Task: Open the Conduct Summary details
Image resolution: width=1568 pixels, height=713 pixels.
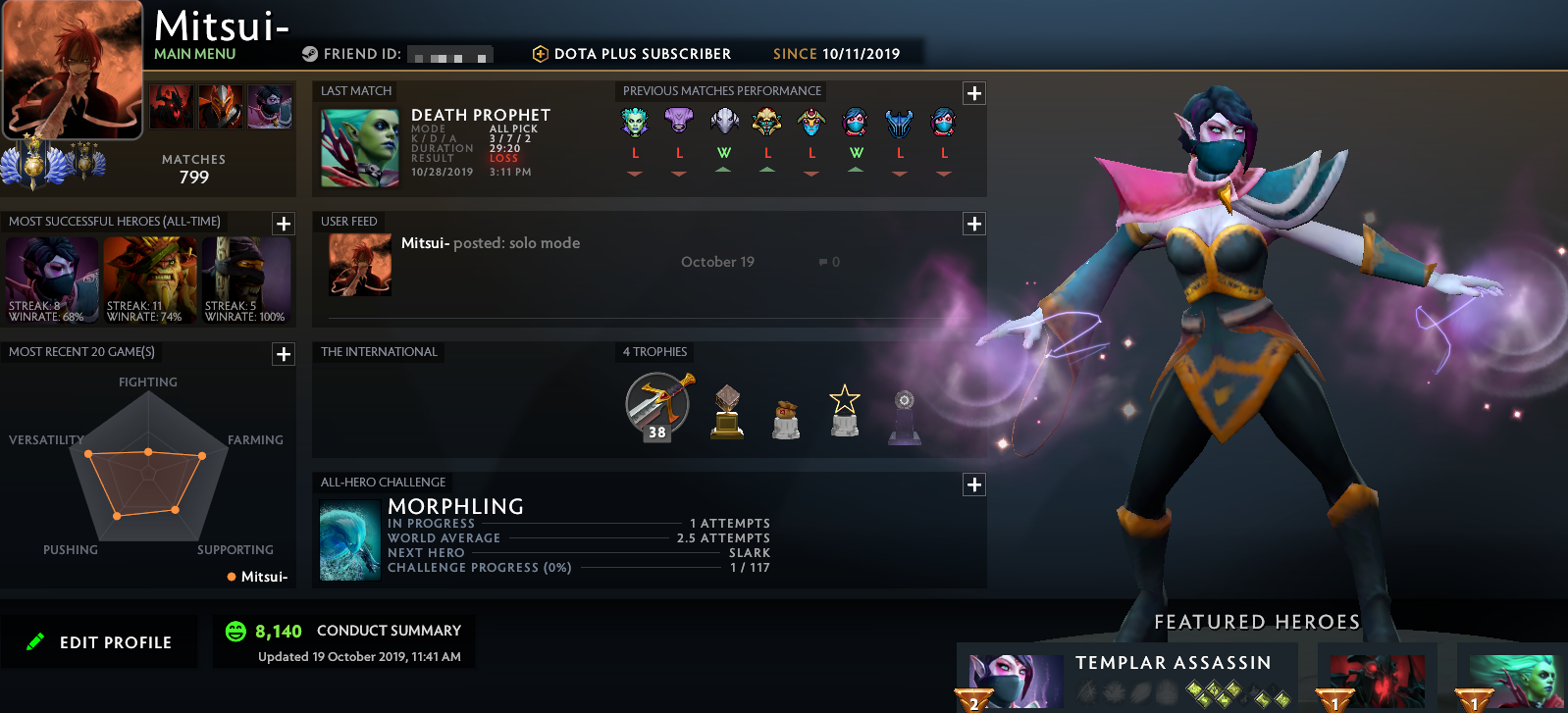Action: (x=390, y=631)
